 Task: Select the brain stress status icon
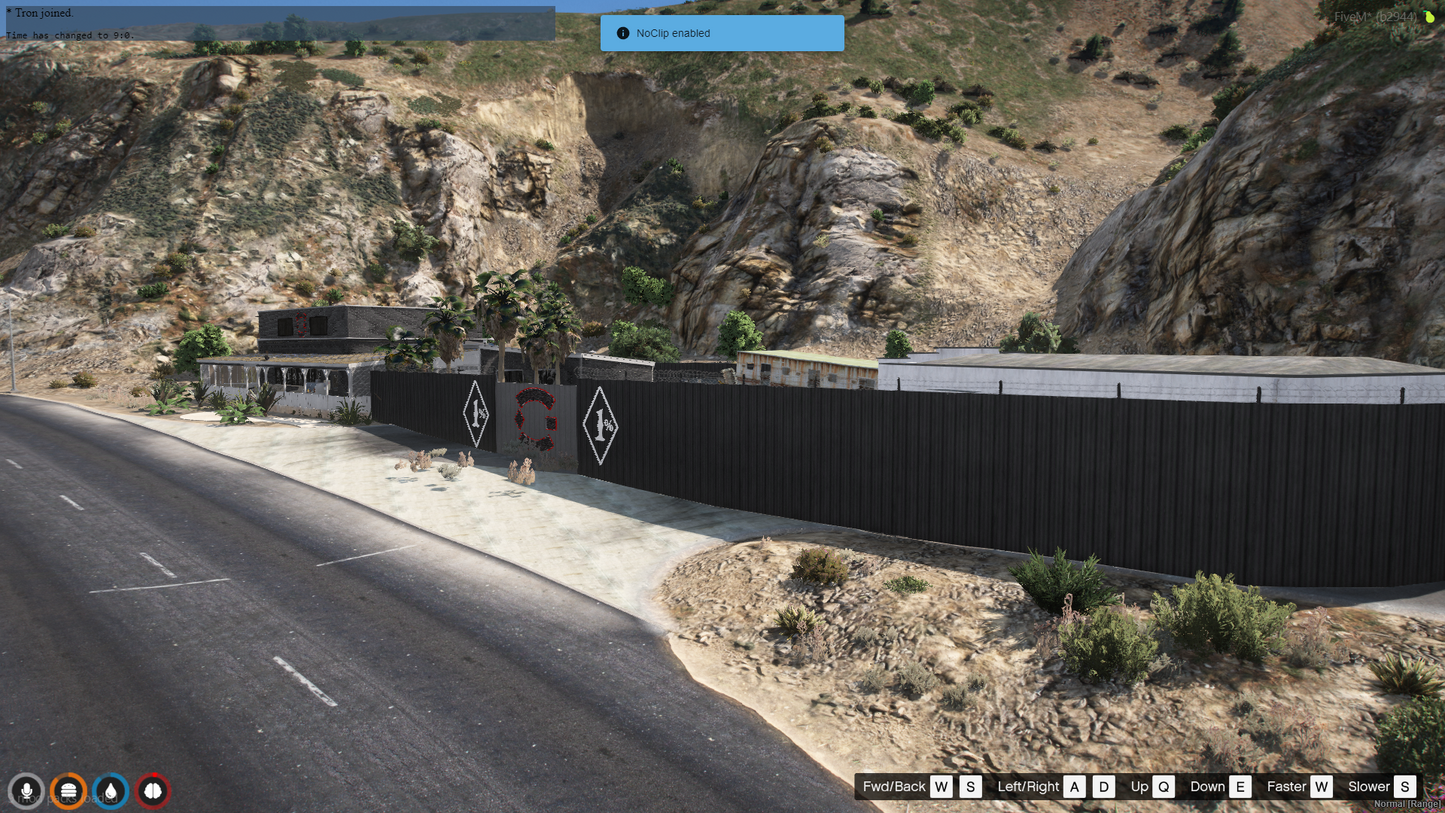(x=153, y=791)
